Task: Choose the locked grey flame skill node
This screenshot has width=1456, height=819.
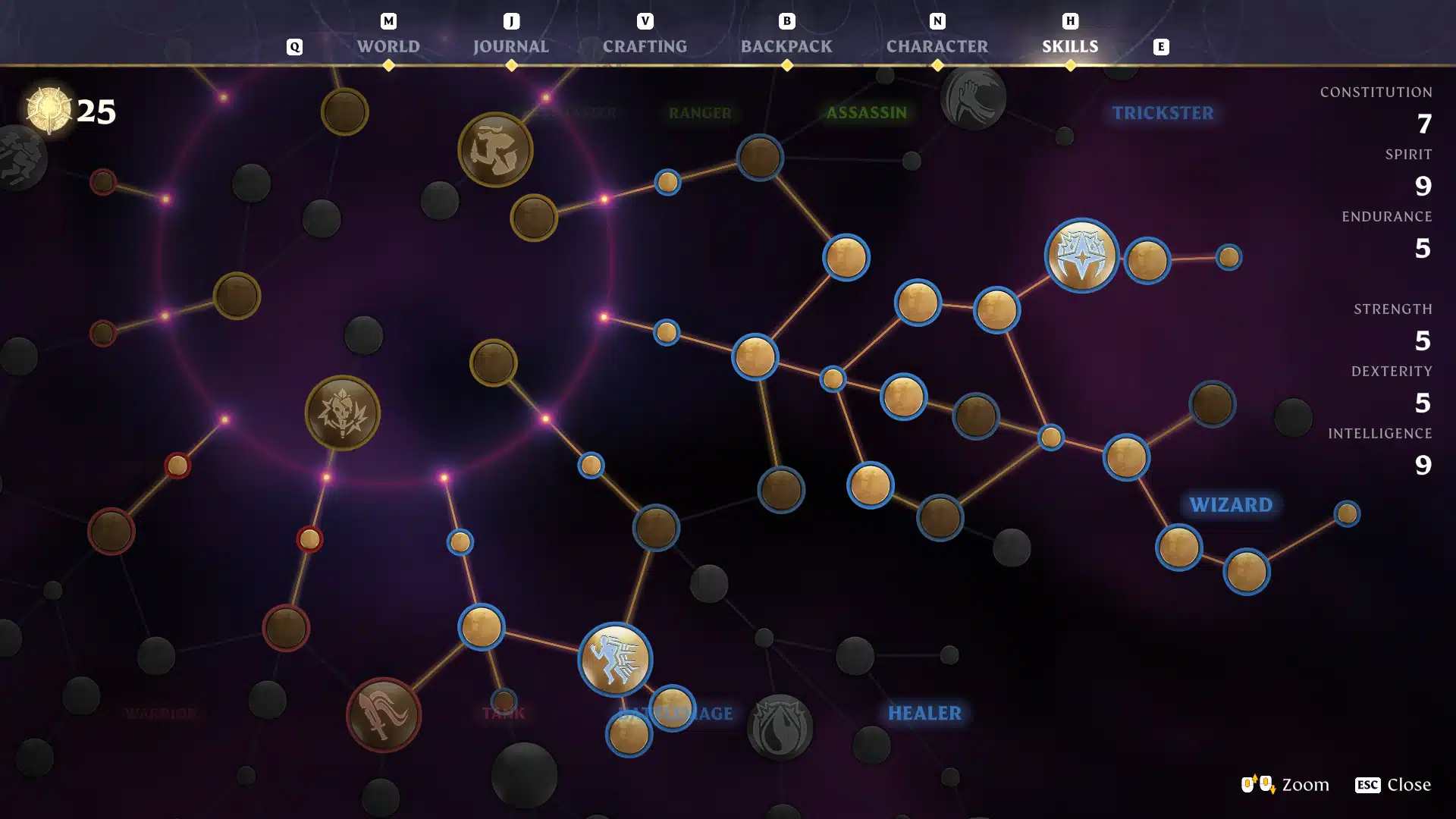Action: pos(780,727)
